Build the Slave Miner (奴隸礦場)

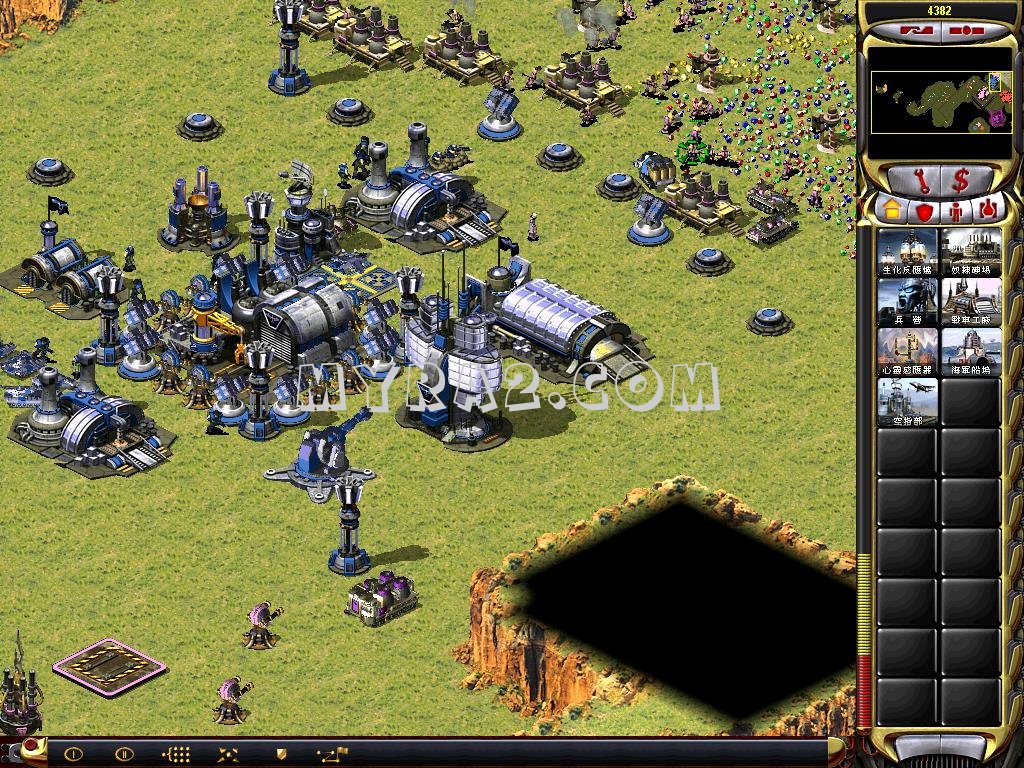(971, 252)
